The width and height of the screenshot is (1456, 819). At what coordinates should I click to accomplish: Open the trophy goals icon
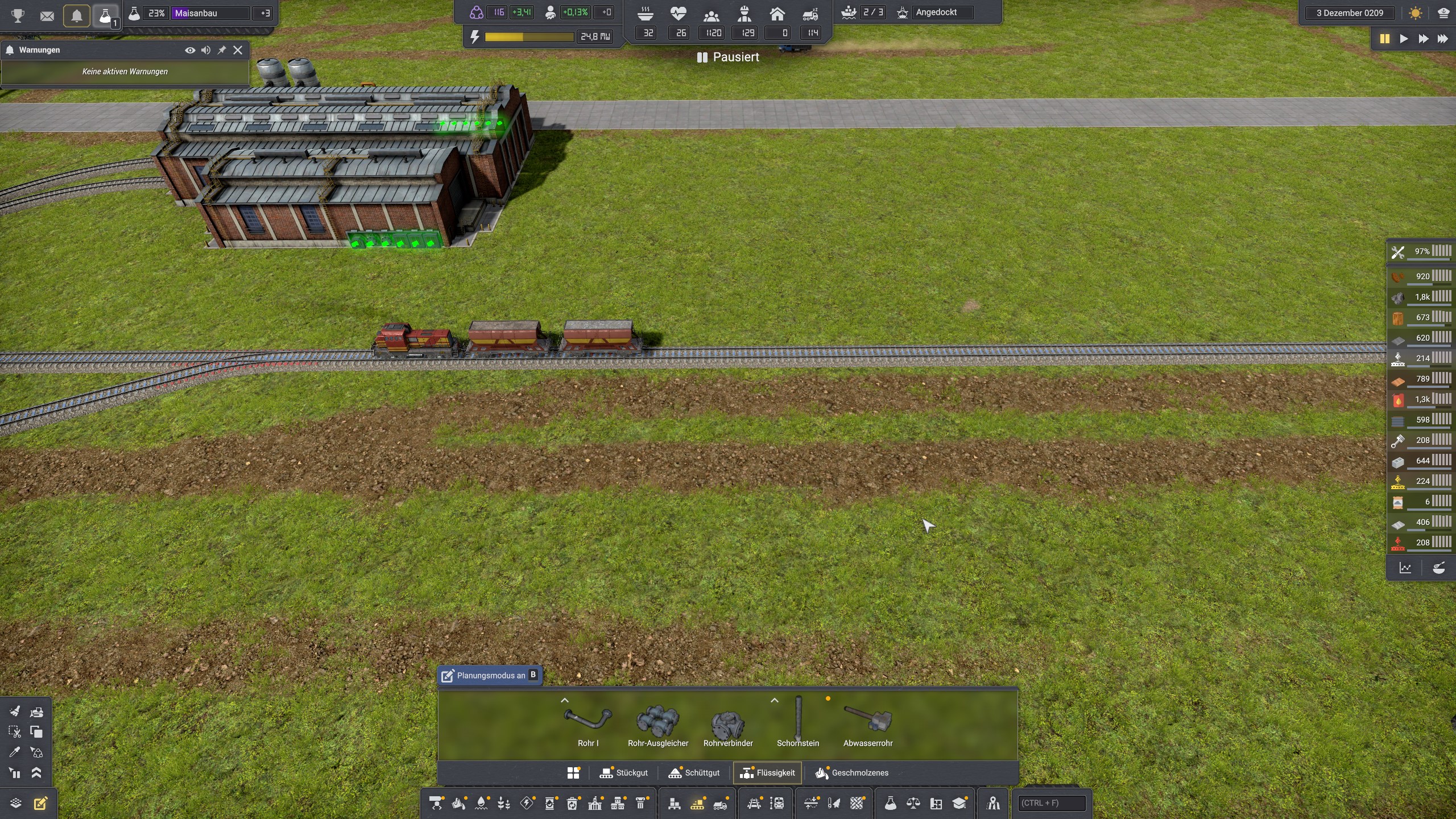18,16
